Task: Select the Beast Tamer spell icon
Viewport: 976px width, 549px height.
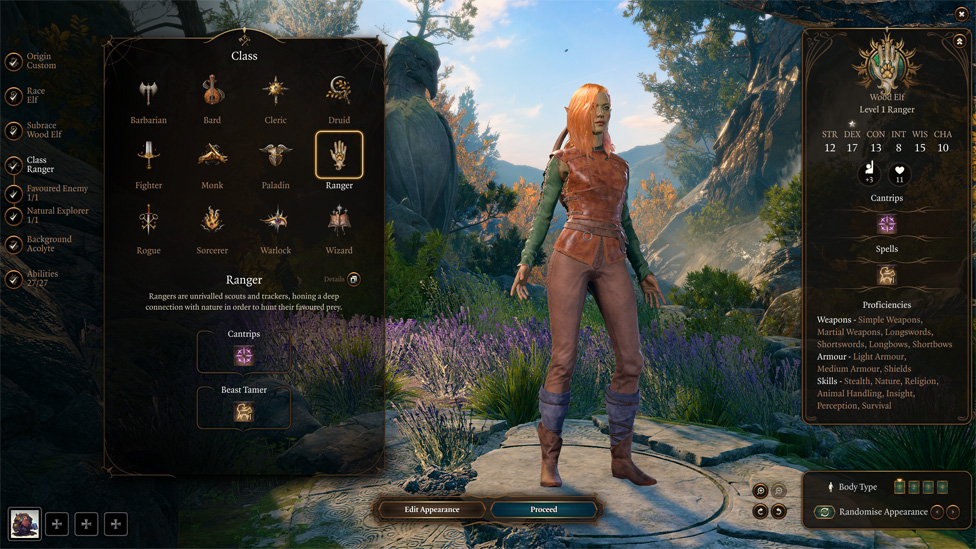Action: point(244,413)
